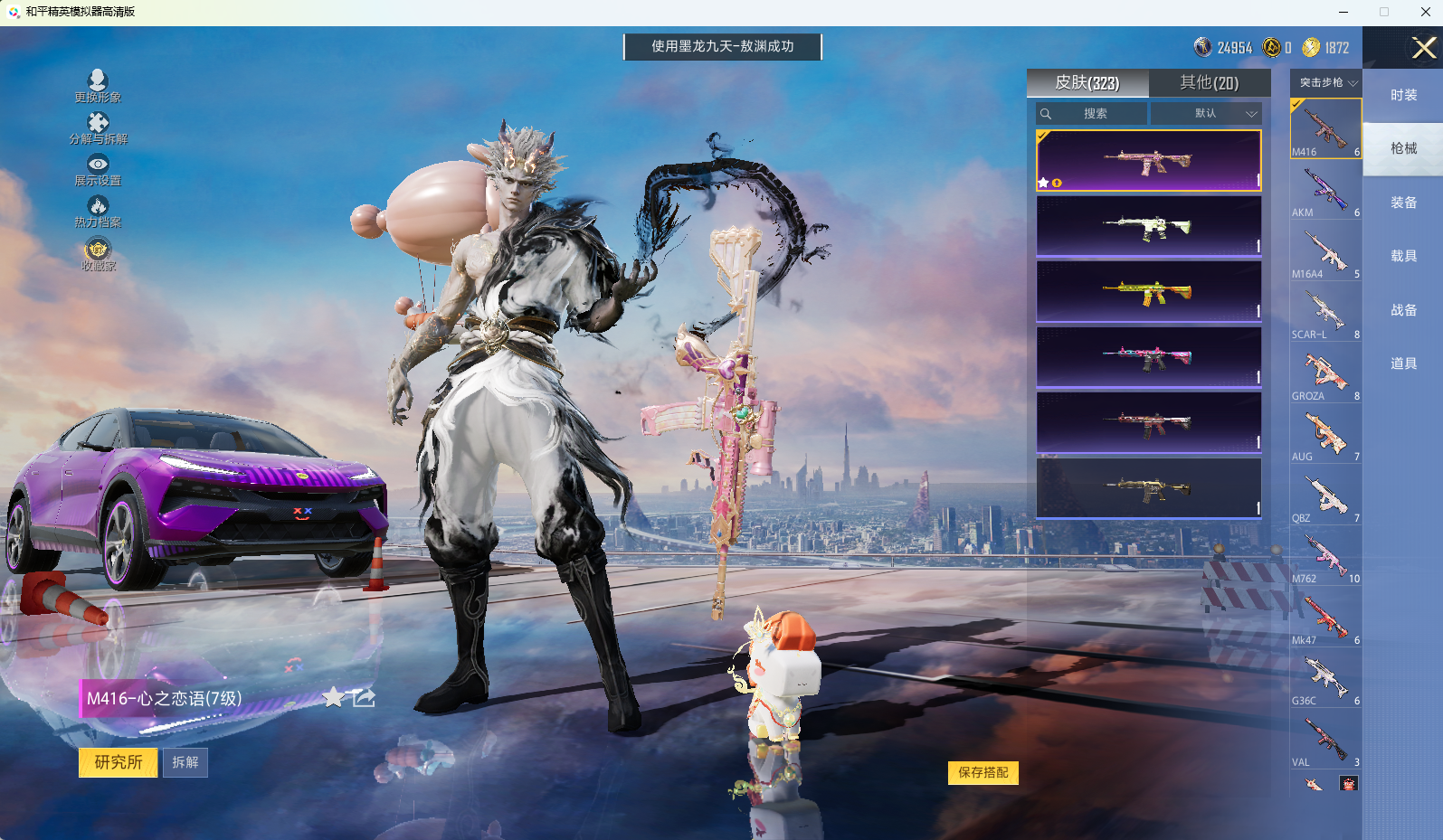The image size is (1443, 840).
Task: Select the M762 weapon entry
Action: pos(1325,557)
